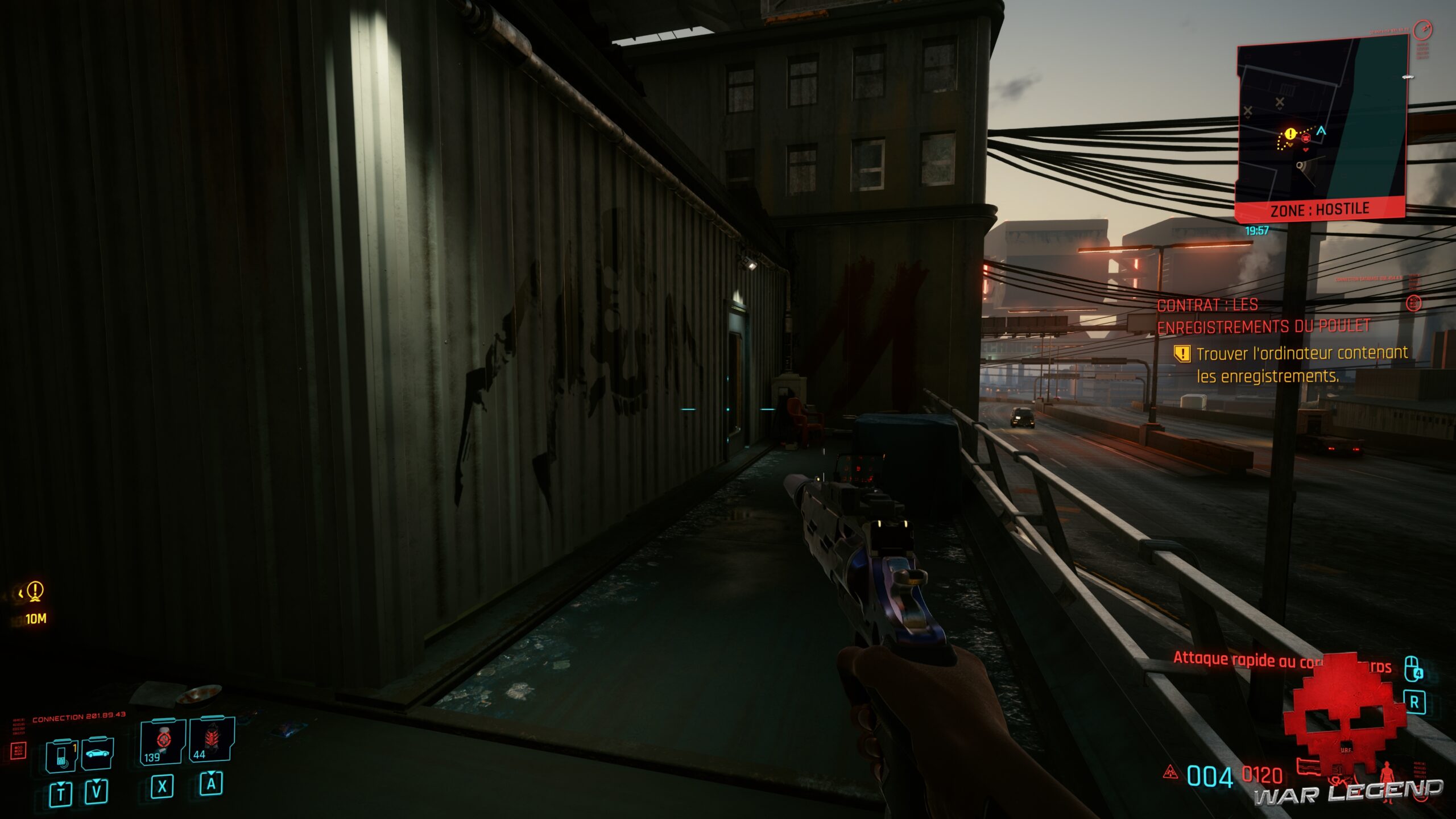
Task: Open the phone with one unread message
Action: (x=61, y=756)
